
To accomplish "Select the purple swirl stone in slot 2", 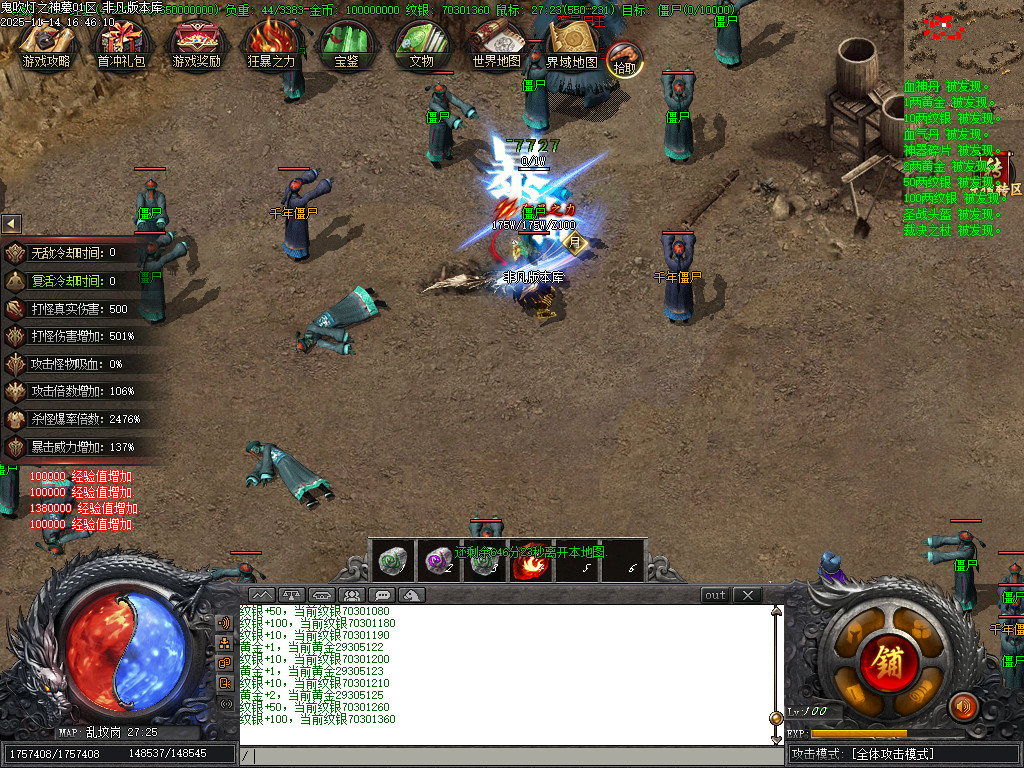I will (x=437, y=562).
